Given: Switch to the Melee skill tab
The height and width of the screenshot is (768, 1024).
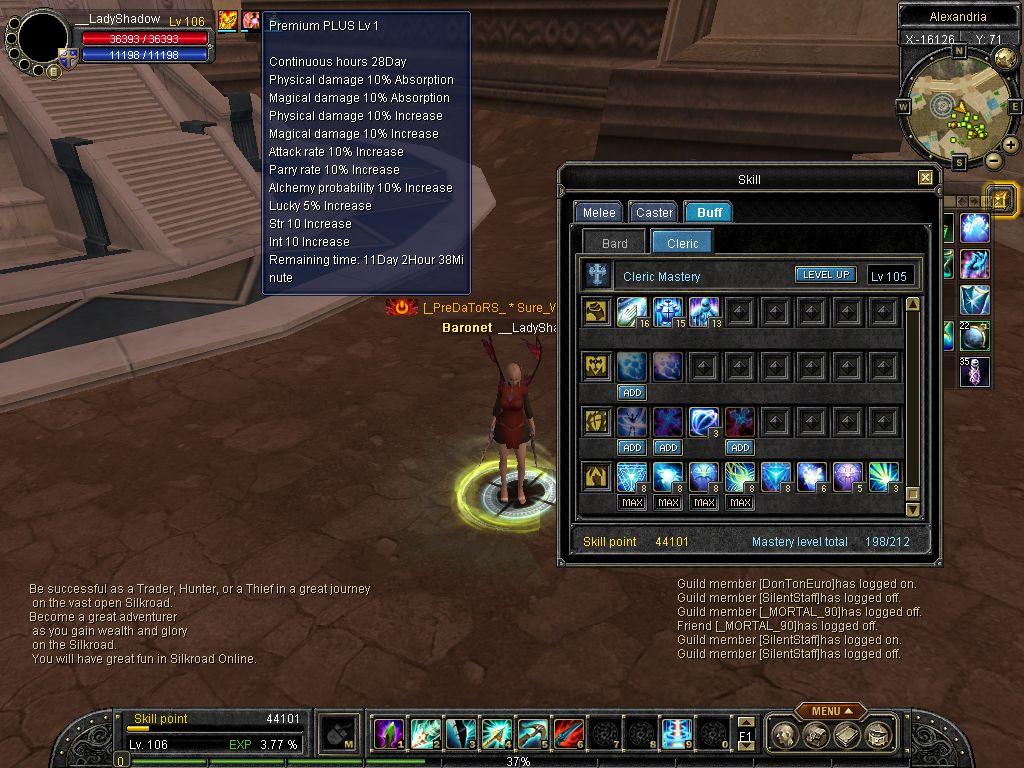Looking at the screenshot, I should (599, 212).
